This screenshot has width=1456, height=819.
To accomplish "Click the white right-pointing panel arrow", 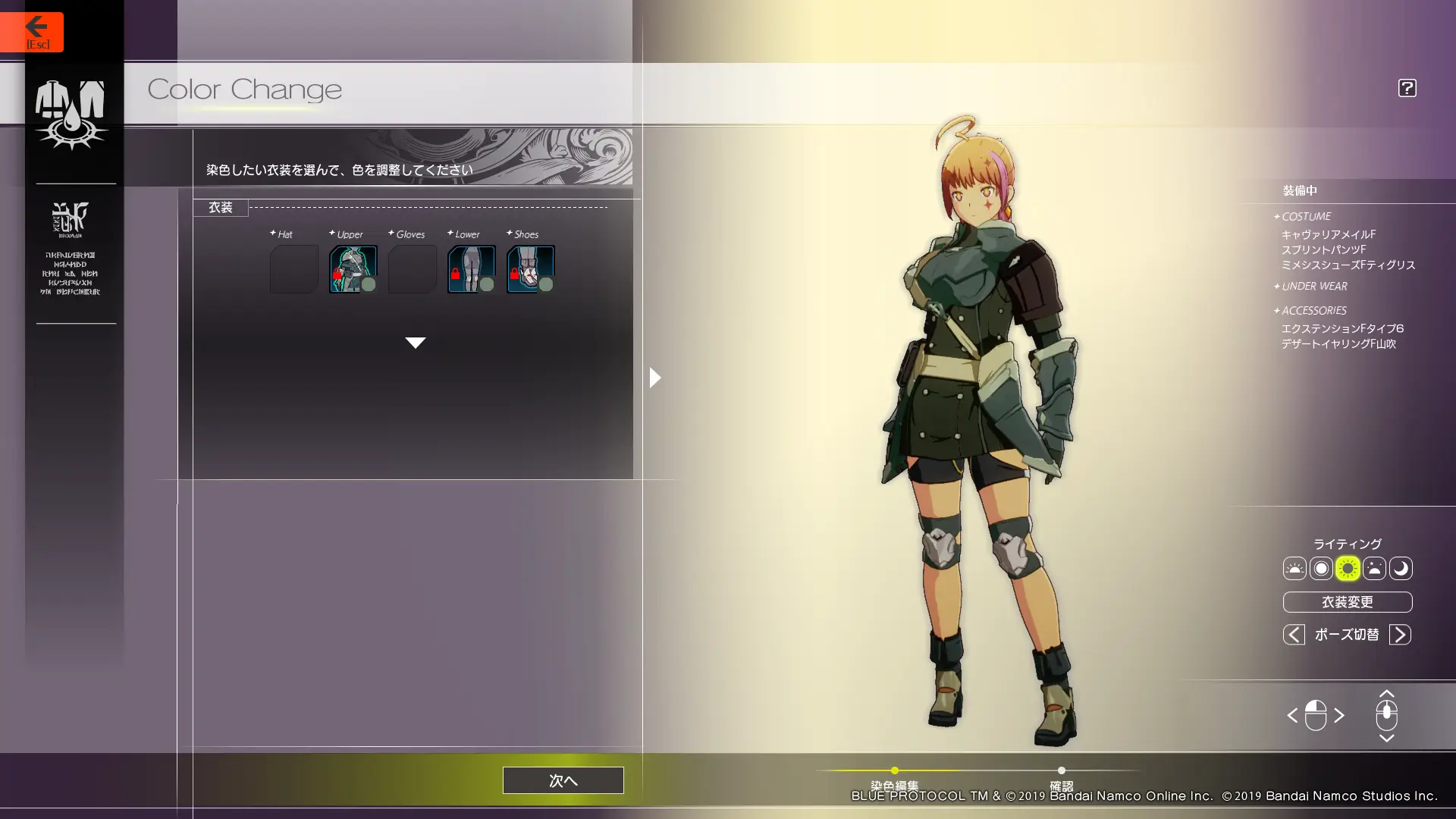I will [x=655, y=377].
